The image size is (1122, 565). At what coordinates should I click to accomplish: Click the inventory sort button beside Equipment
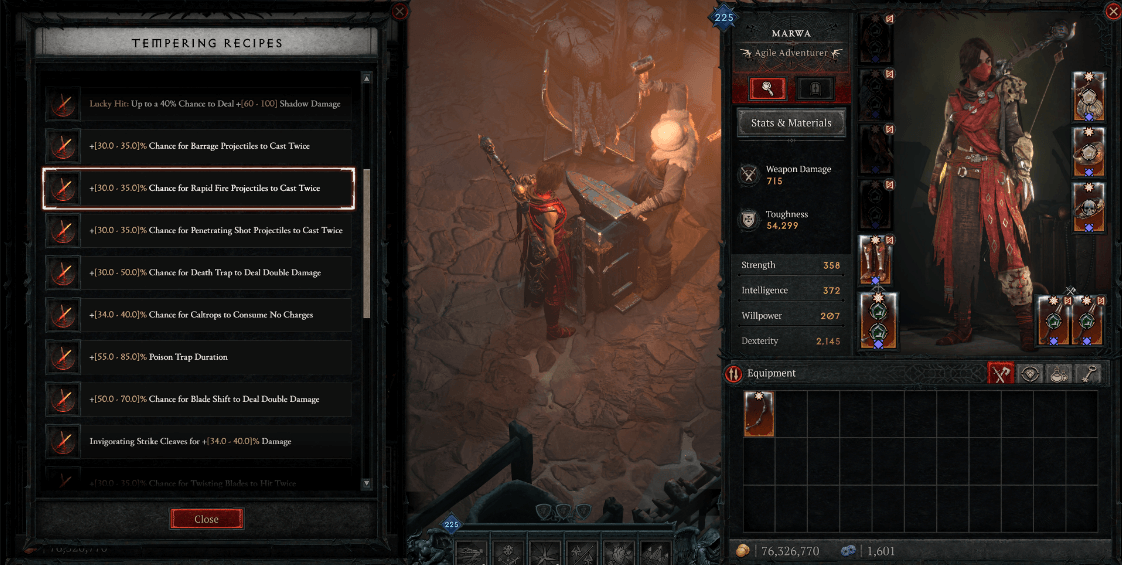pyautogui.click(x=734, y=374)
